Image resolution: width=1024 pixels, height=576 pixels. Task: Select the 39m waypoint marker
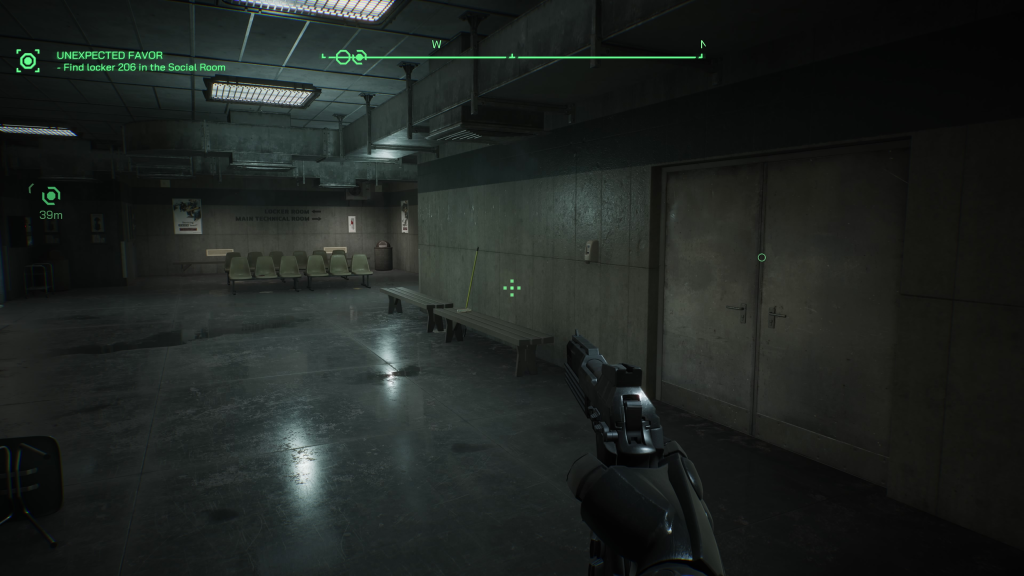point(50,195)
